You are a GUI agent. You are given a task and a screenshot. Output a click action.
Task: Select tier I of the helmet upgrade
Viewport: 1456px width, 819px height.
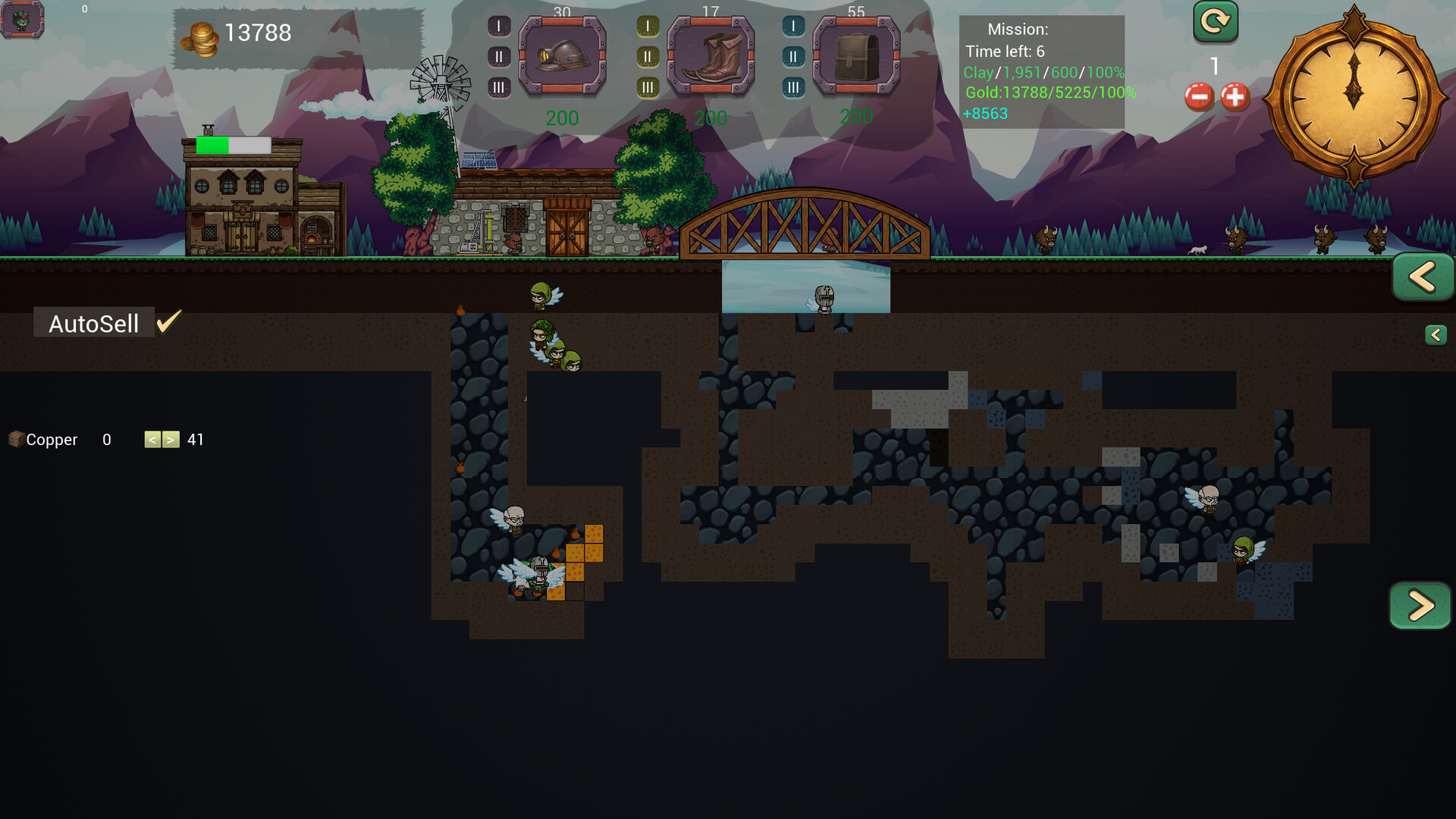[x=498, y=24]
